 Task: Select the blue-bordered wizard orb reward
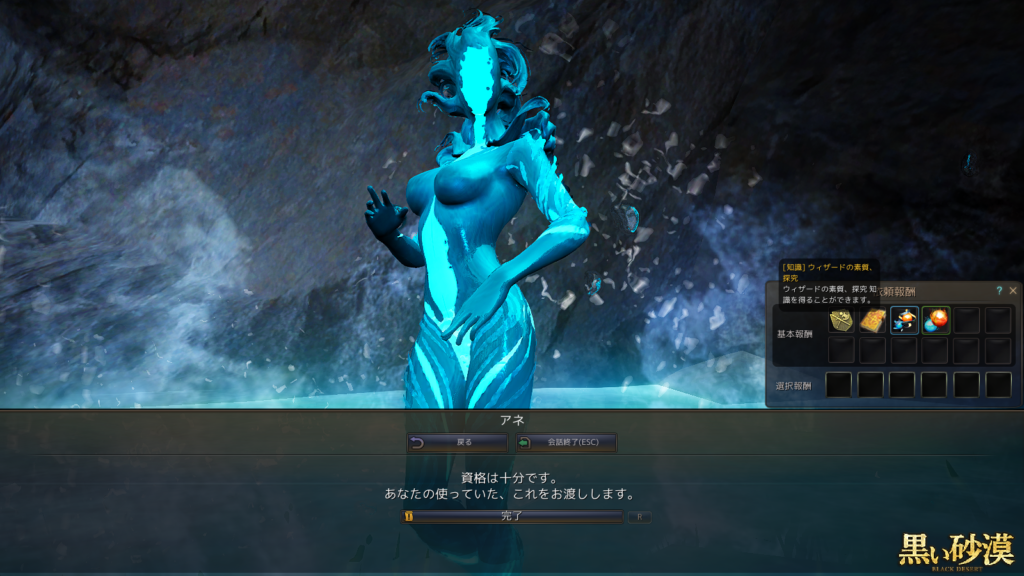905,320
